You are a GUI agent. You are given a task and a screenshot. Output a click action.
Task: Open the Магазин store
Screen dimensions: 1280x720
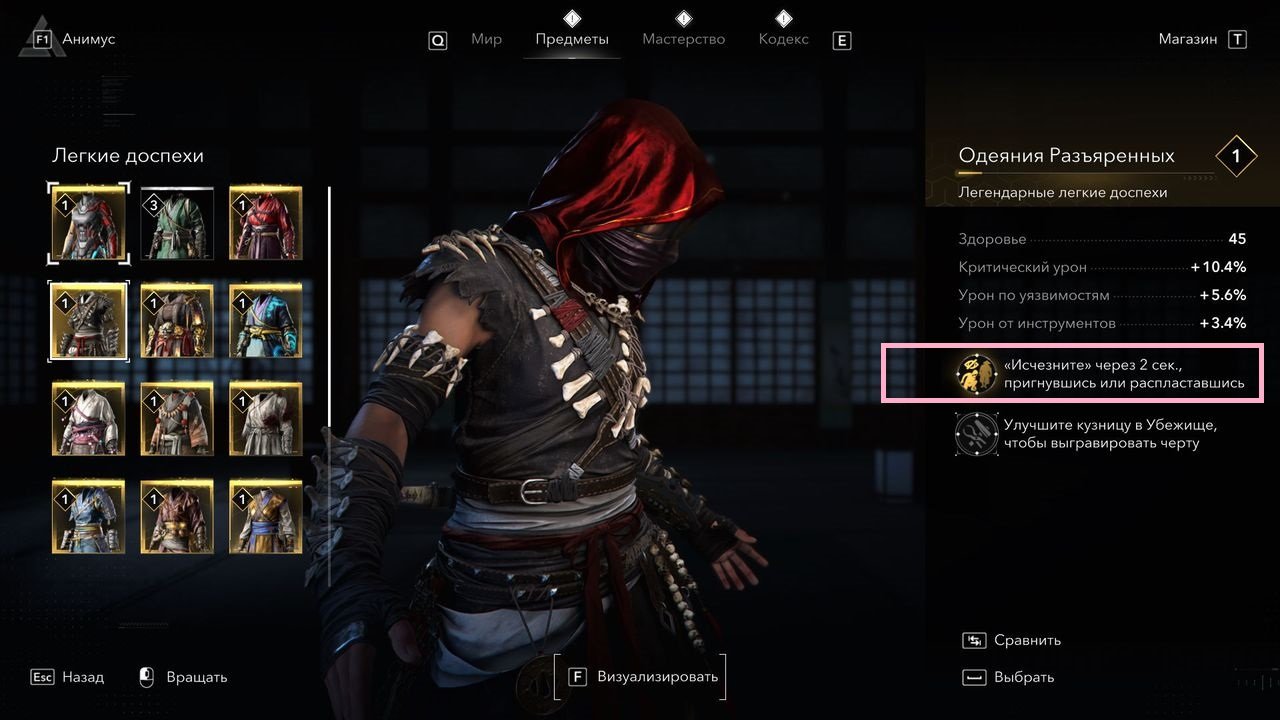click(x=1188, y=40)
